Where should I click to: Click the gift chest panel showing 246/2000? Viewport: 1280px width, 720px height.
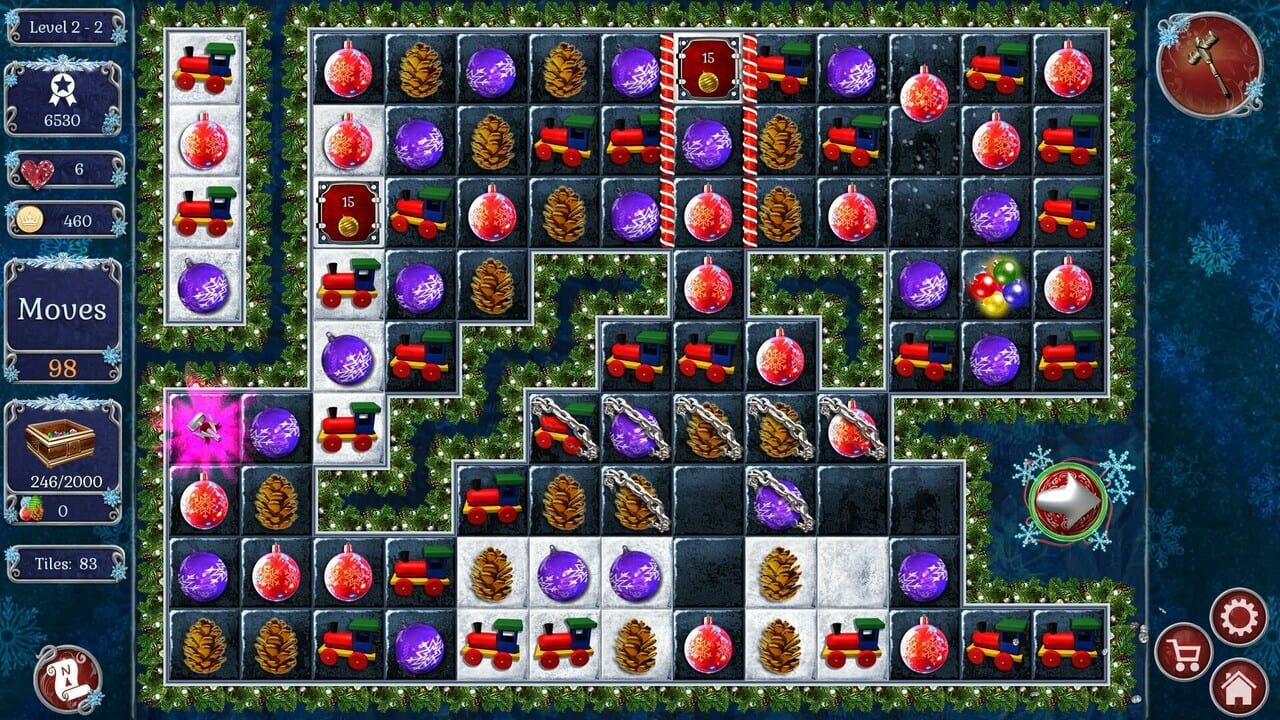point(60,450)
